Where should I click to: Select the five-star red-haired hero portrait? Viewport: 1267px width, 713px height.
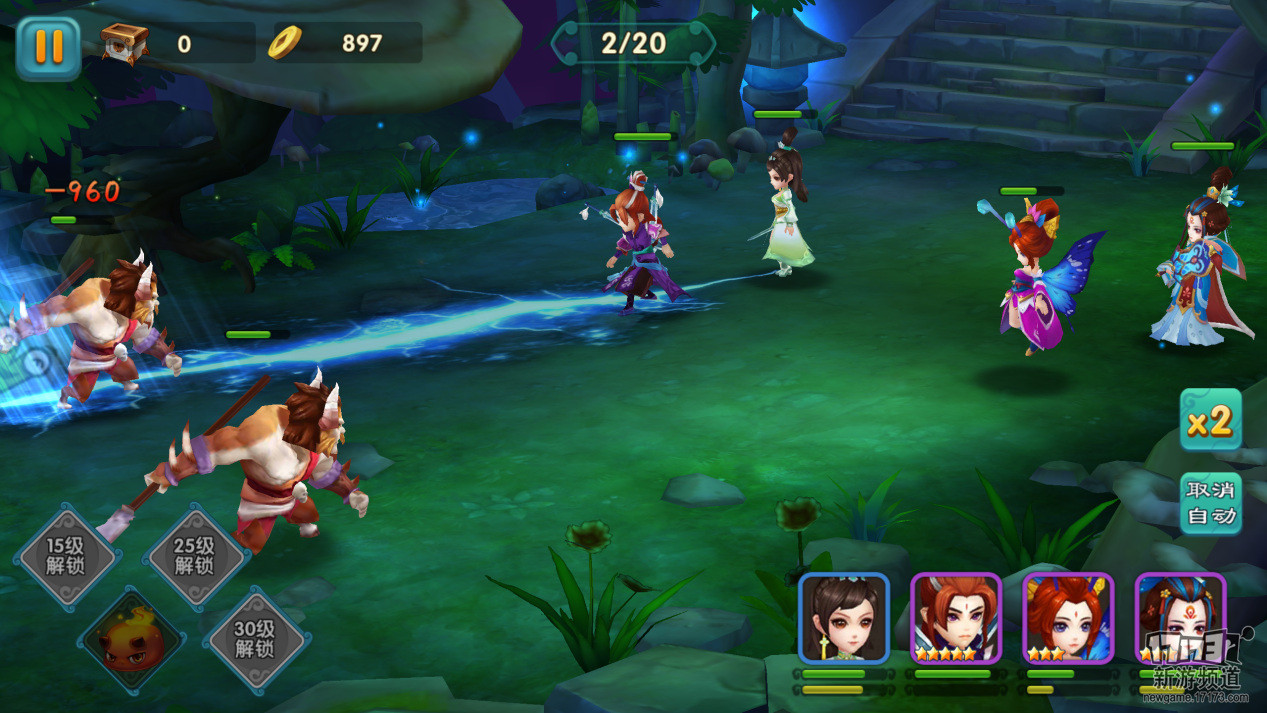pyautogui.click(x=956, y=619)
